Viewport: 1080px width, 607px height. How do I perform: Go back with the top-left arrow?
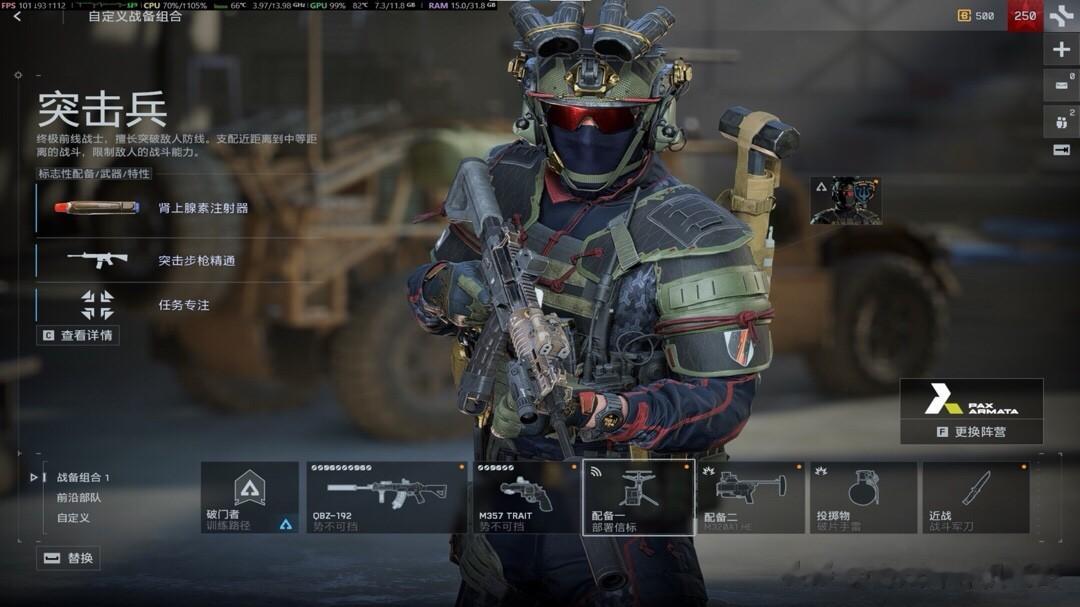17,16
